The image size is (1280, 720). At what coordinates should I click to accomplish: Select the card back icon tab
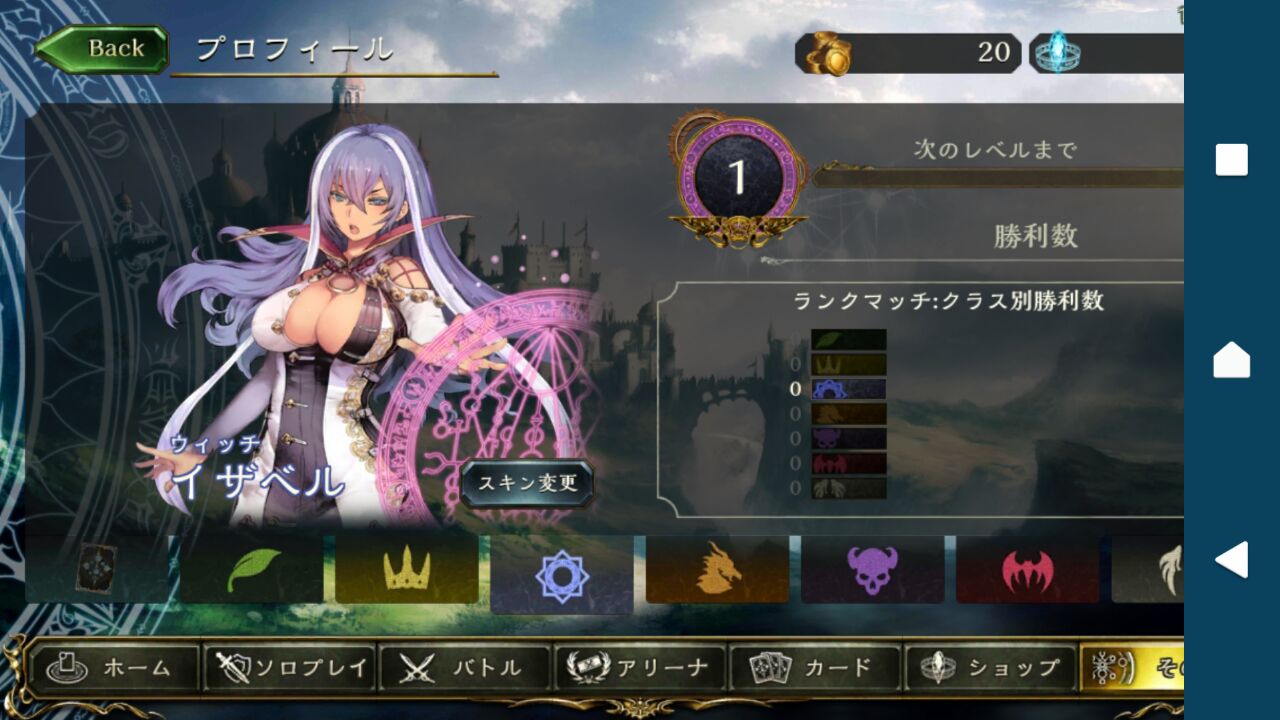tap(97, 570)
